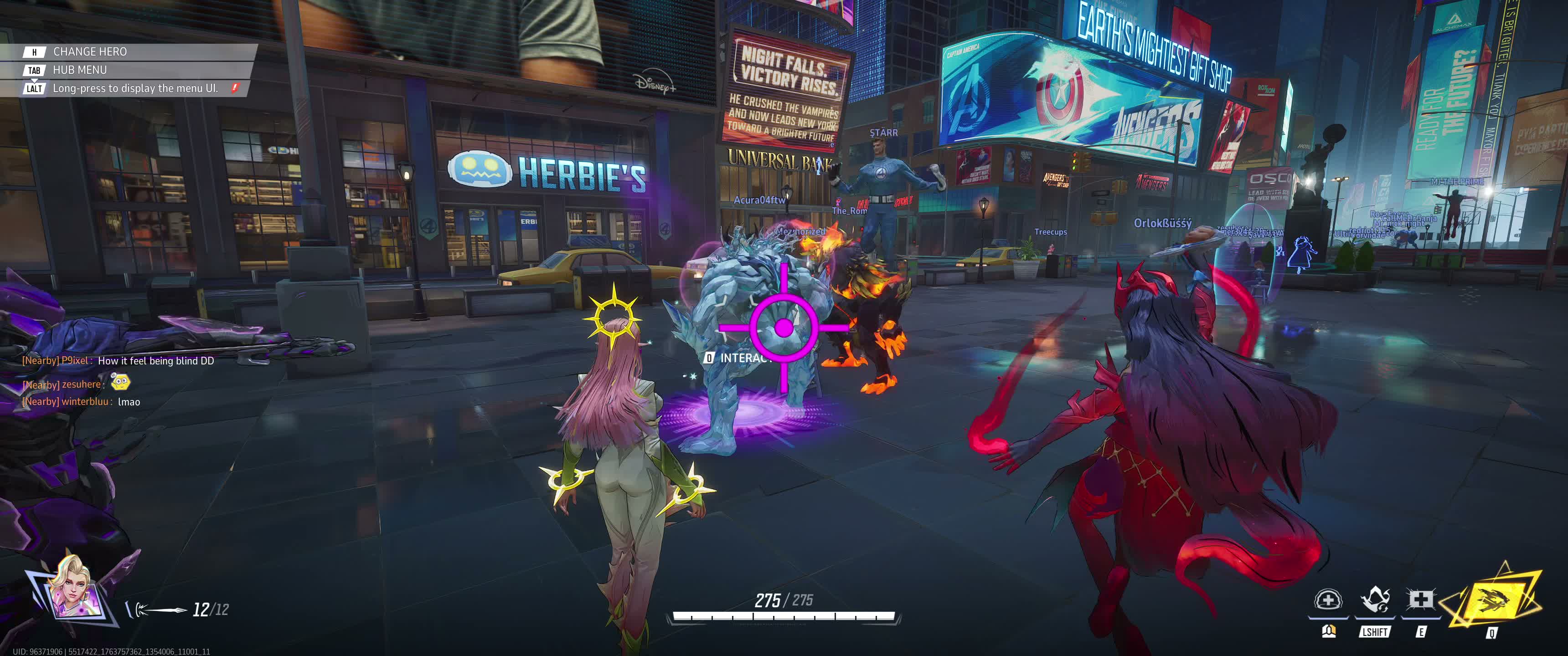Trigger the healing dome ability icon
Viewport: 1568px width, 656px height.
1328,600
